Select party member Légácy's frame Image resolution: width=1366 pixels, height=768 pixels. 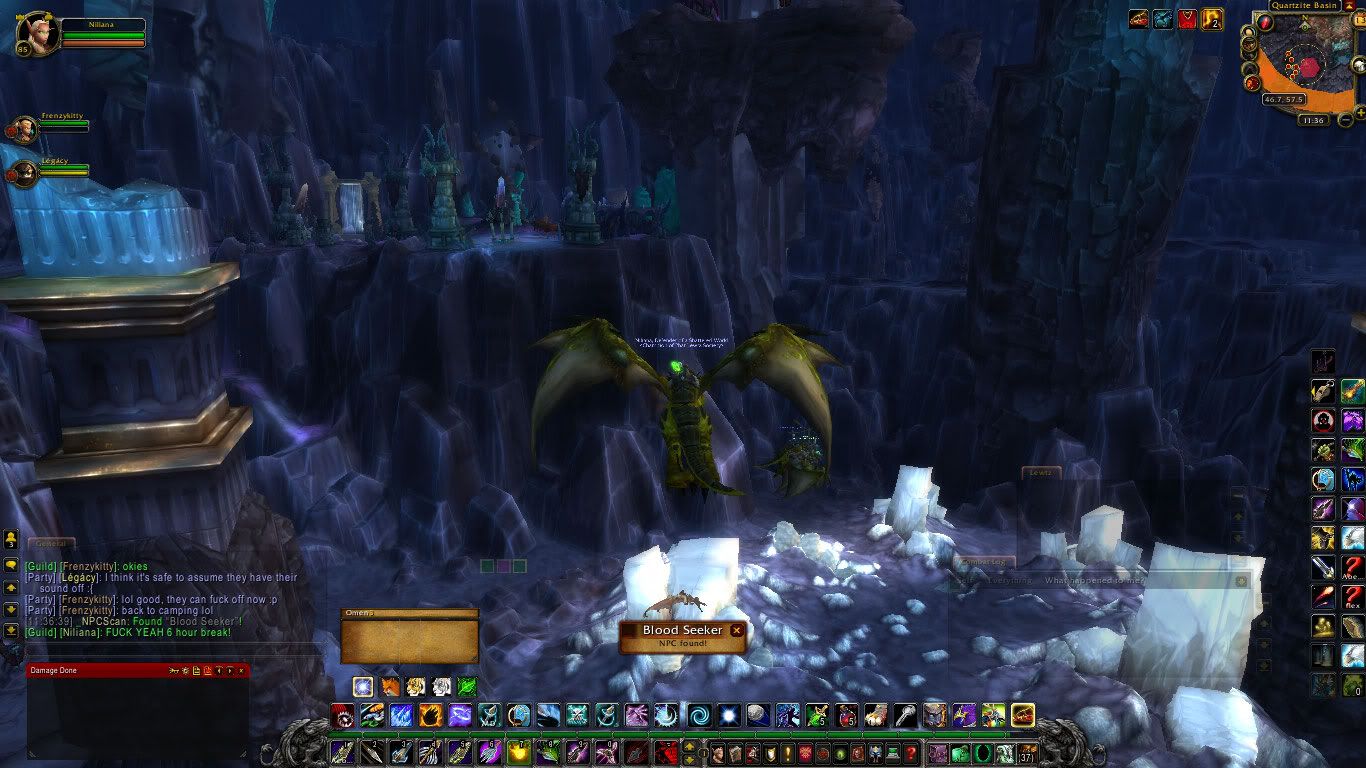(x=24, y=173)
